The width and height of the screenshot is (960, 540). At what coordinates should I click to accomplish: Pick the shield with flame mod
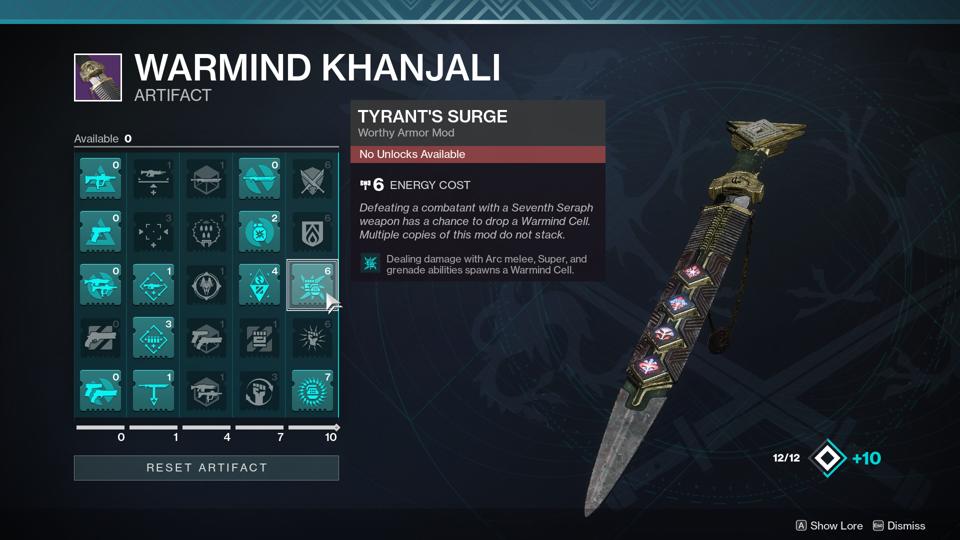coord(312,232)
